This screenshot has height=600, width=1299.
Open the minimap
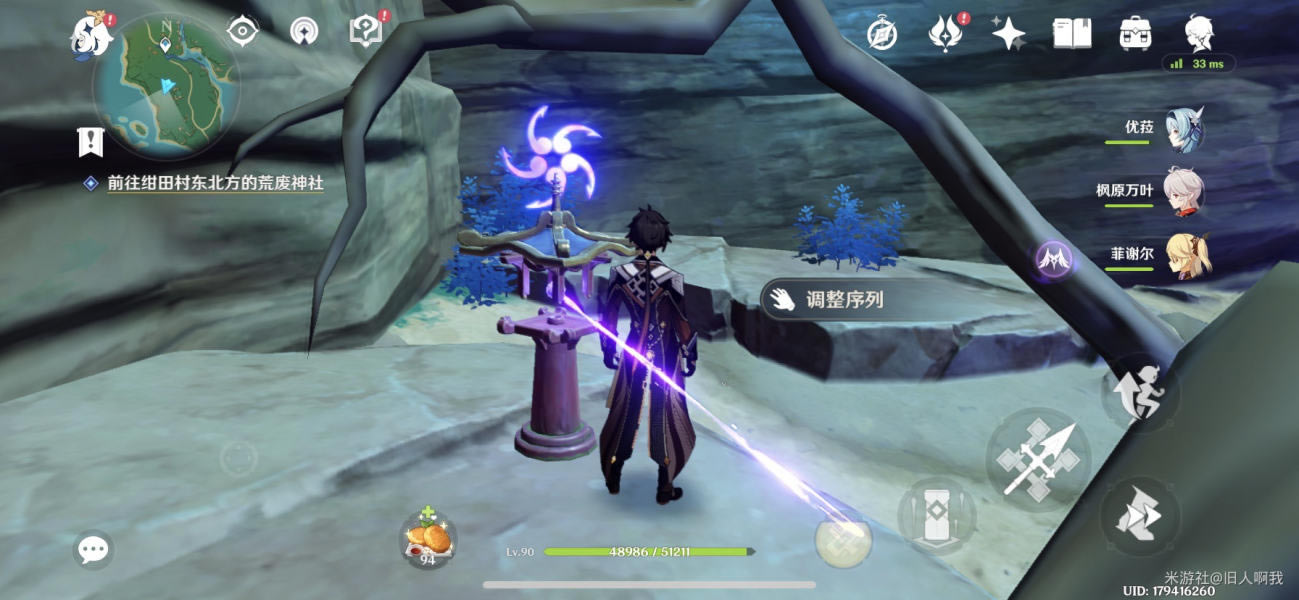tap(166, 87)
